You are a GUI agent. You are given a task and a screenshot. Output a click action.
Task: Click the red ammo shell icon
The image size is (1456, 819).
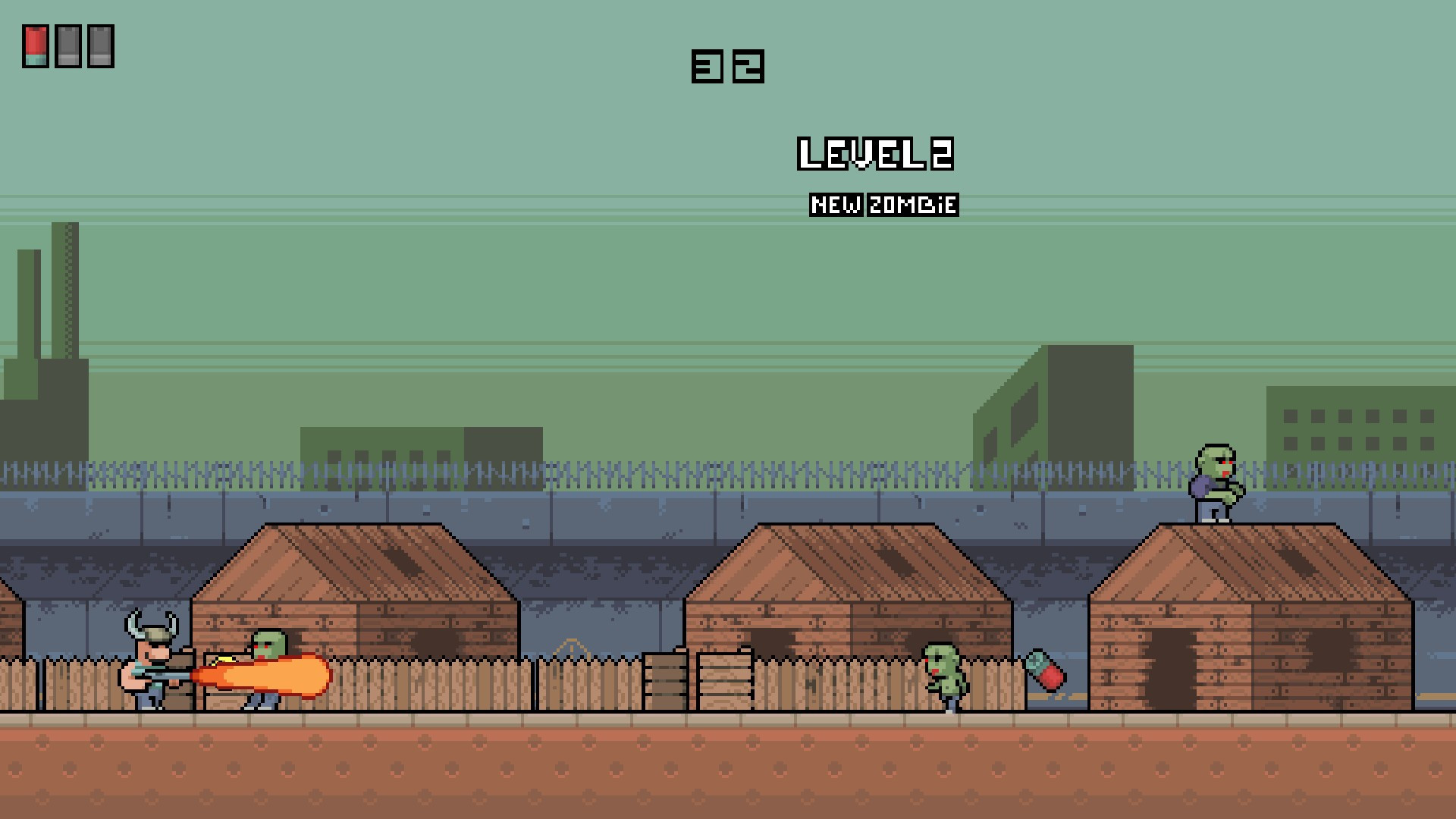point(36,45)
